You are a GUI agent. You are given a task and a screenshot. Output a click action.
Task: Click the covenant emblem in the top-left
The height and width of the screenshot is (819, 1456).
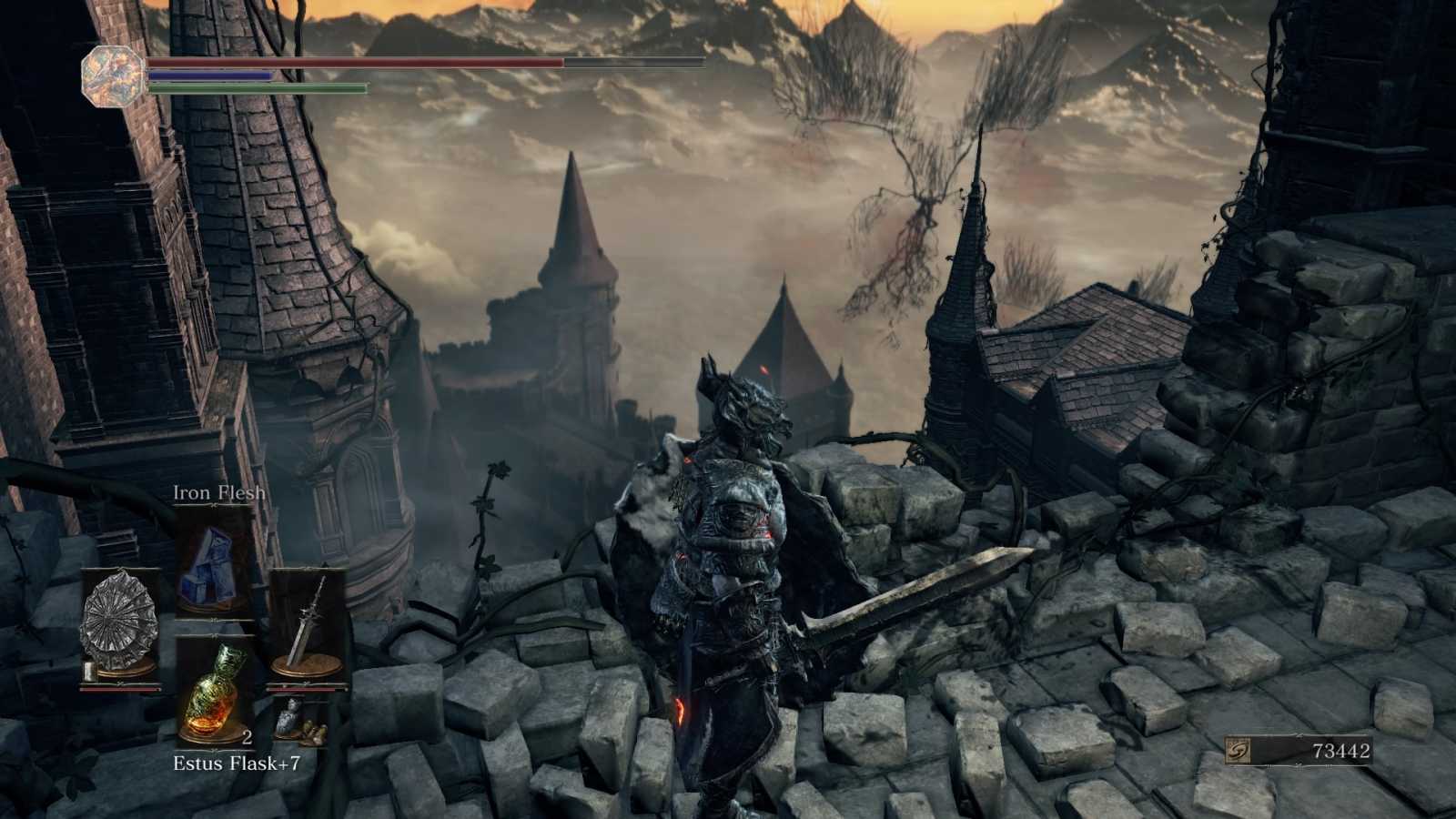click(111, 76)
